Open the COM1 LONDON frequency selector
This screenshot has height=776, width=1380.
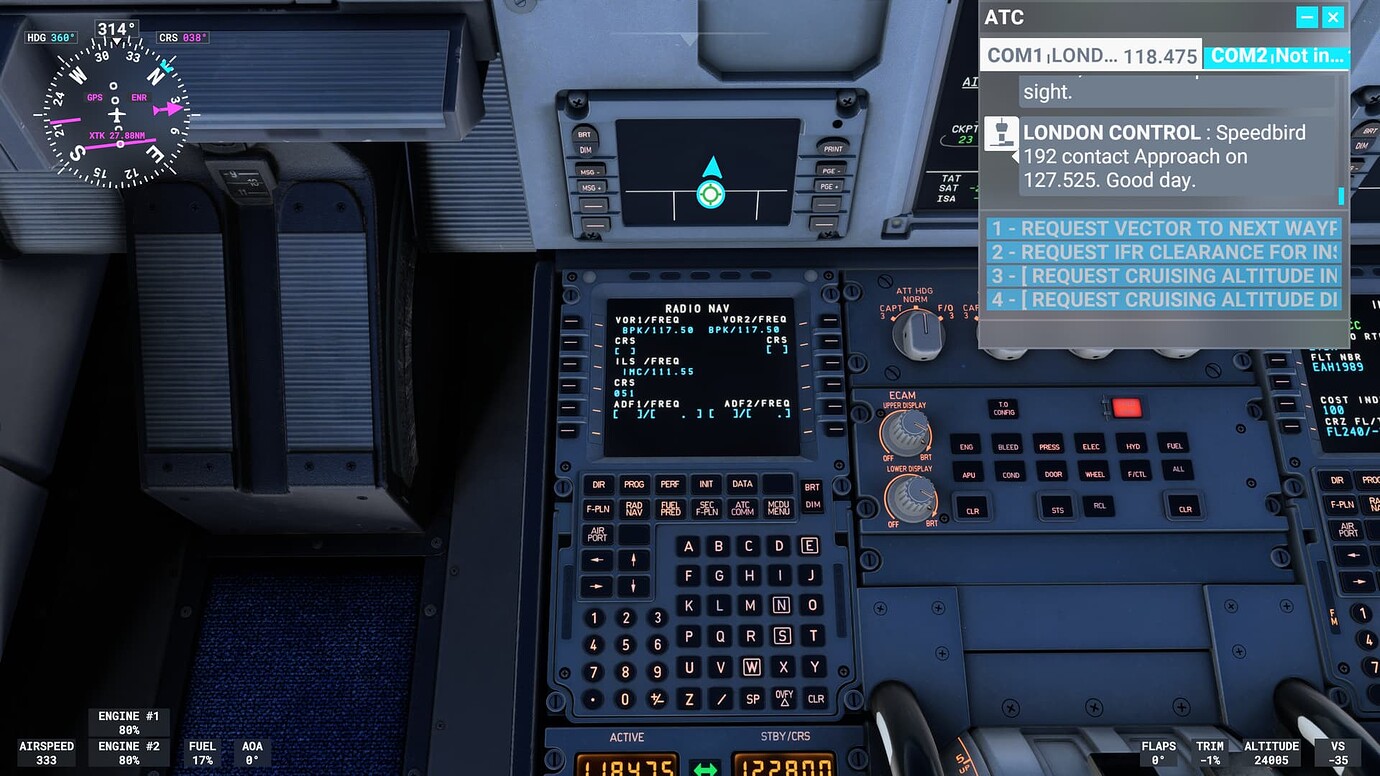coord(1090,55)
